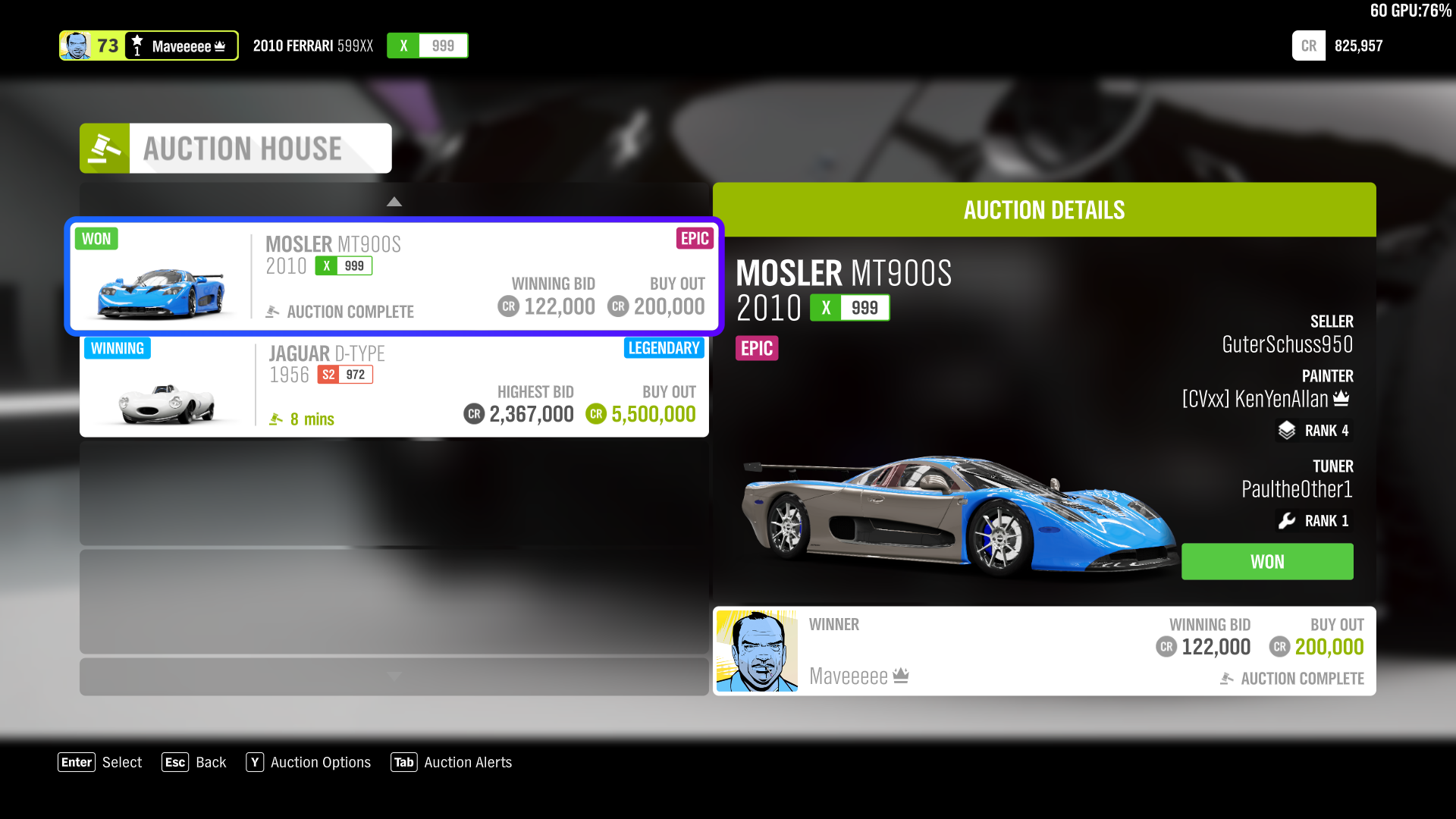Choose the Jaguar D-Type auction listing
Viewport: 1456px width, 819px height.
(x=394, y=386)
